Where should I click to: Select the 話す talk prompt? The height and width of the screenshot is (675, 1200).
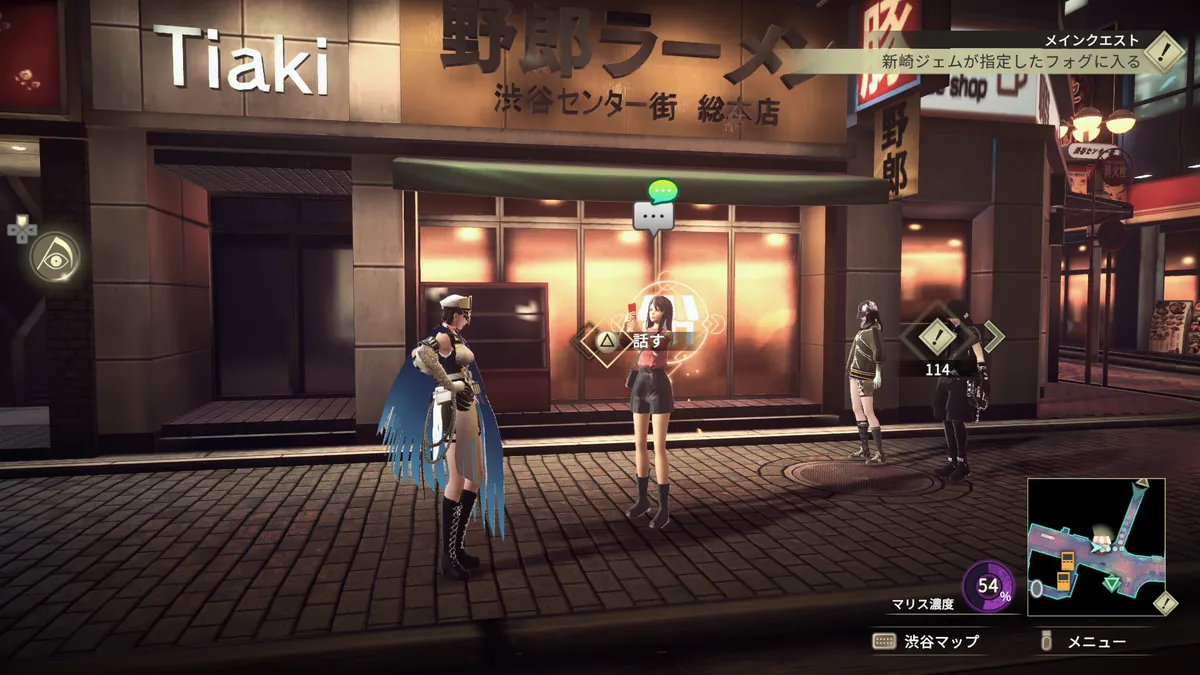pos(634,340)
